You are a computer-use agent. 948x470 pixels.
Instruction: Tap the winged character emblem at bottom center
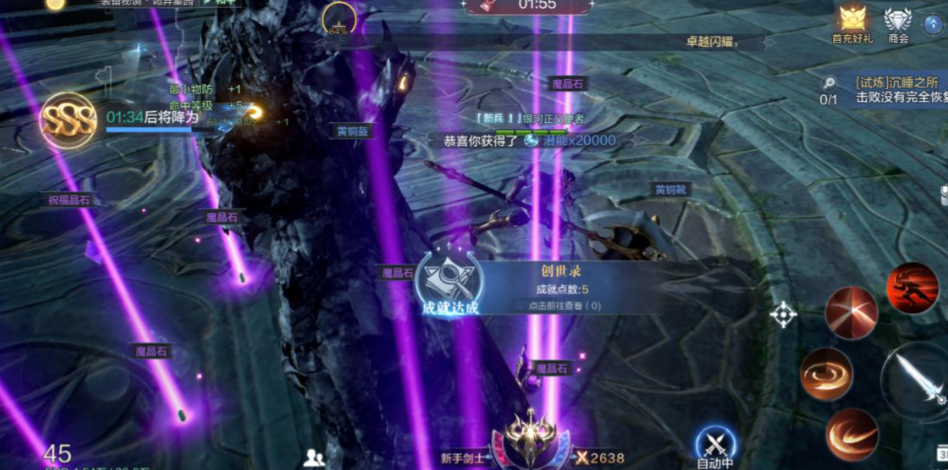(x=530, y=438)
